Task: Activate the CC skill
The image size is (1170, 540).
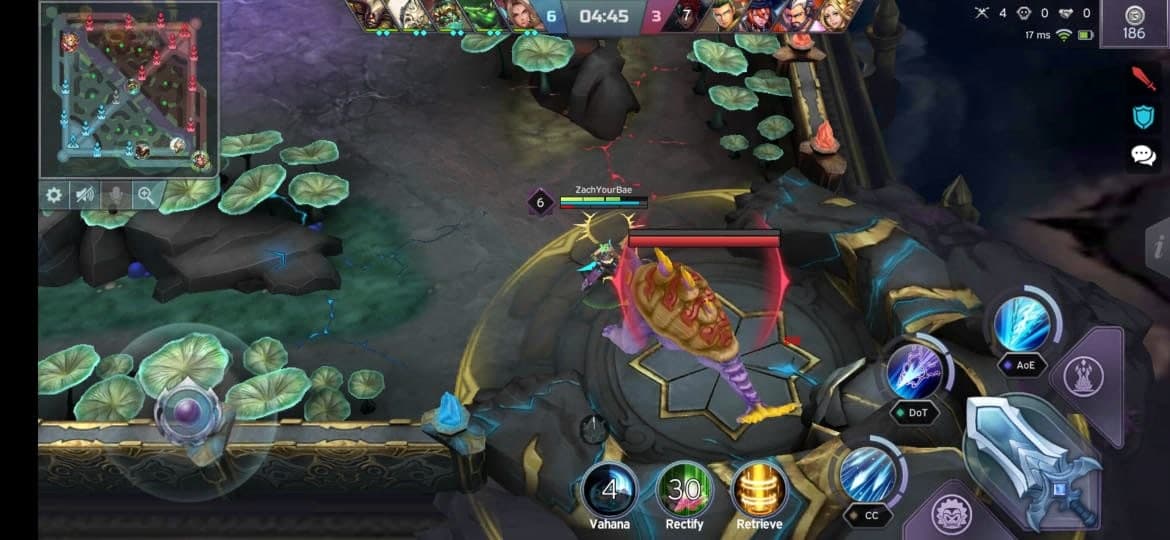Action: click(x=866, y=475)
